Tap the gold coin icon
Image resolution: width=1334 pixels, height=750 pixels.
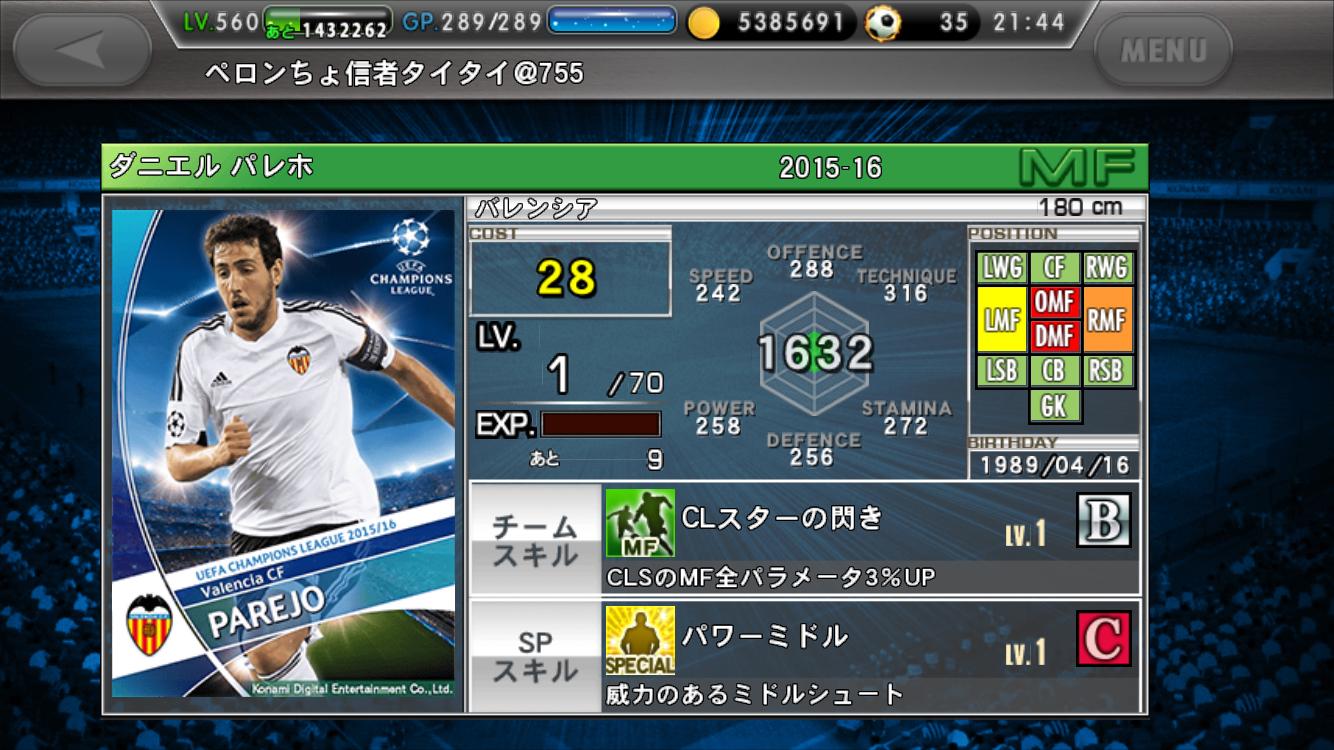pos(704,23)
